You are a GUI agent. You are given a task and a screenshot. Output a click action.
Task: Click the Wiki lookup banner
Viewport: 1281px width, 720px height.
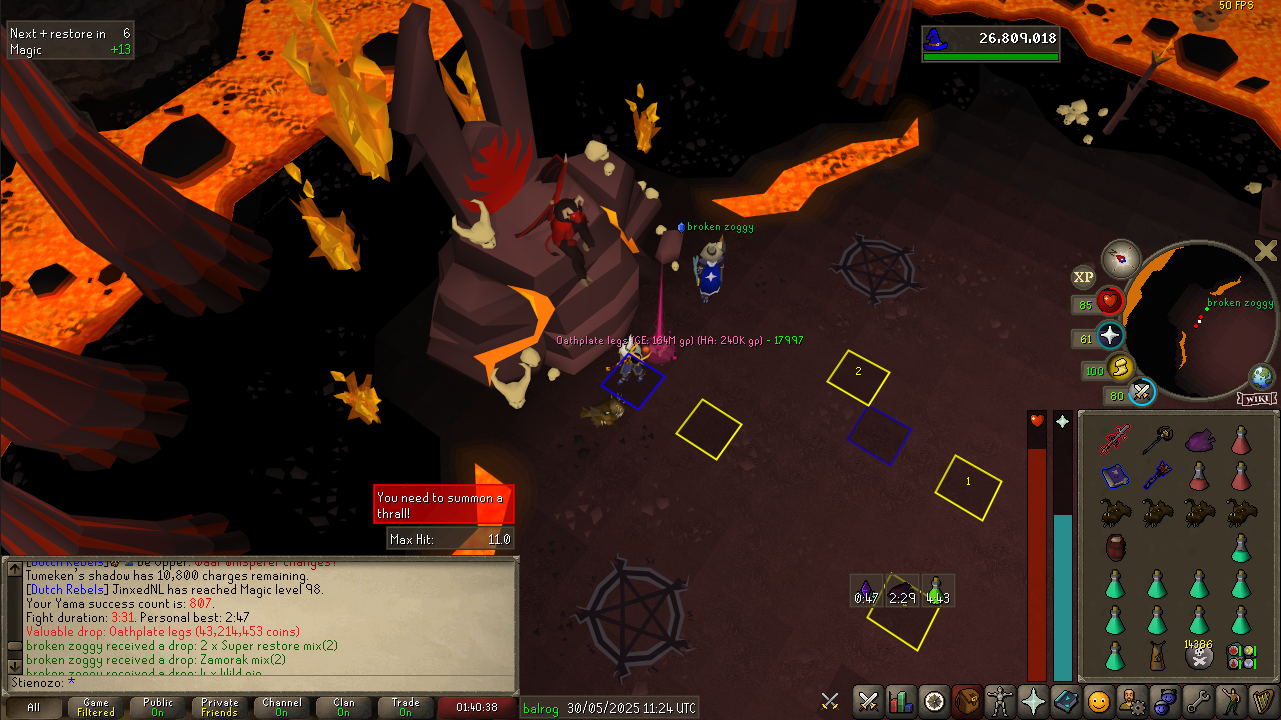click(1256, 399)
